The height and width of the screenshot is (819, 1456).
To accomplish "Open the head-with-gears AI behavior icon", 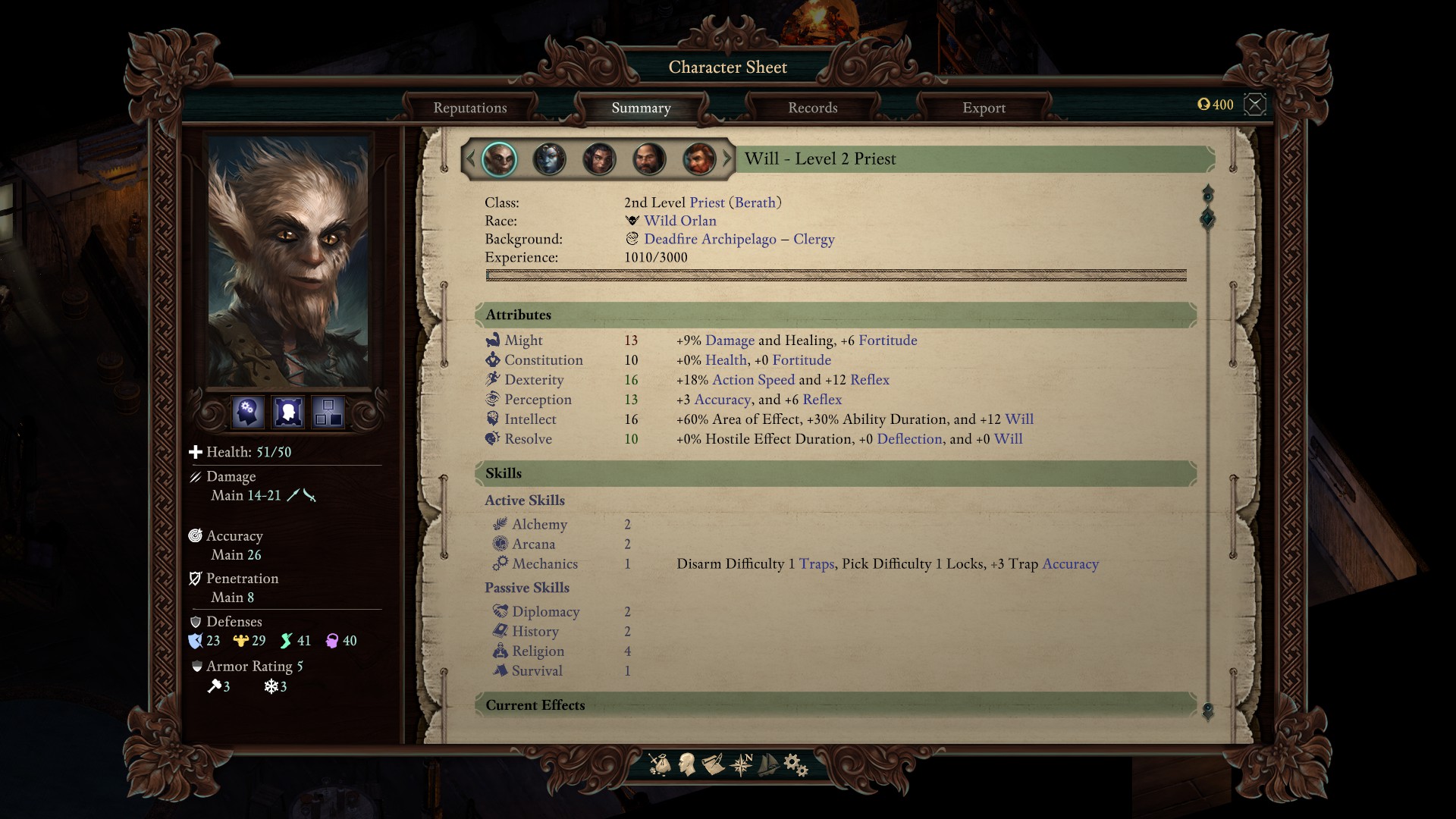I will click(x=247, y=412).
